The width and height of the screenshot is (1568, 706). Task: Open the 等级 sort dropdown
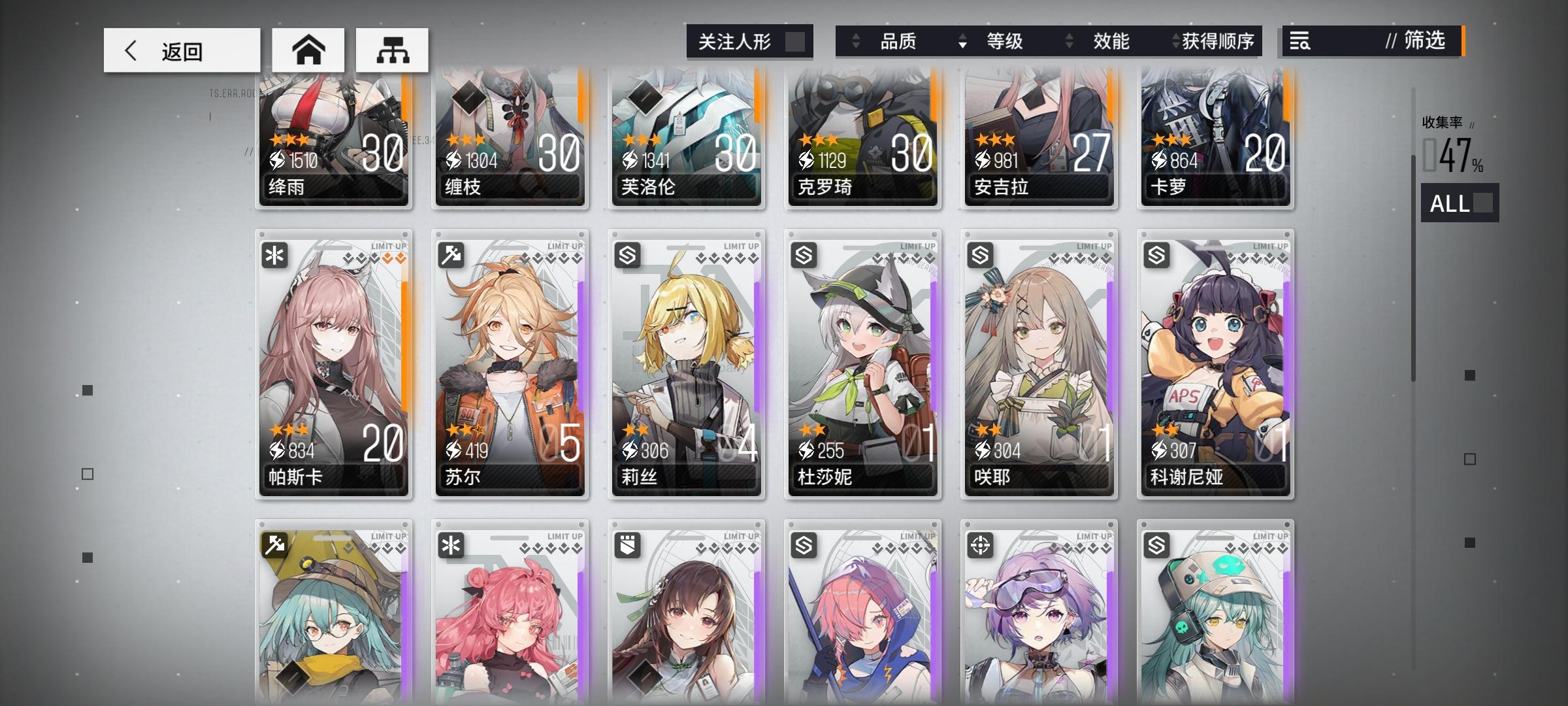[1004, 41]
